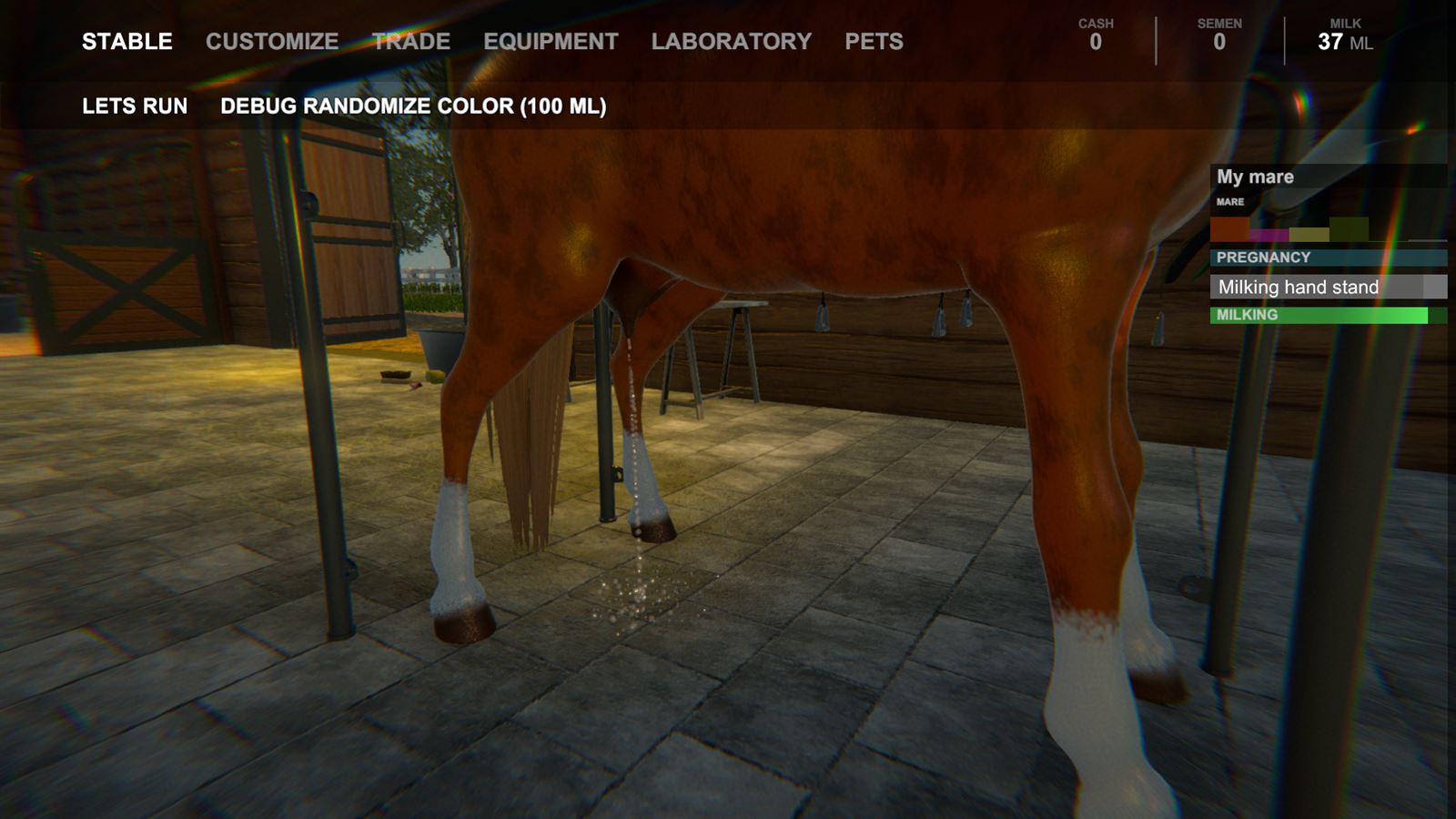The image size is (1456, 819).
Task: Click DEBUG RANDOMIZE COLOR (100 ML)
Action: tap(412, 106)
